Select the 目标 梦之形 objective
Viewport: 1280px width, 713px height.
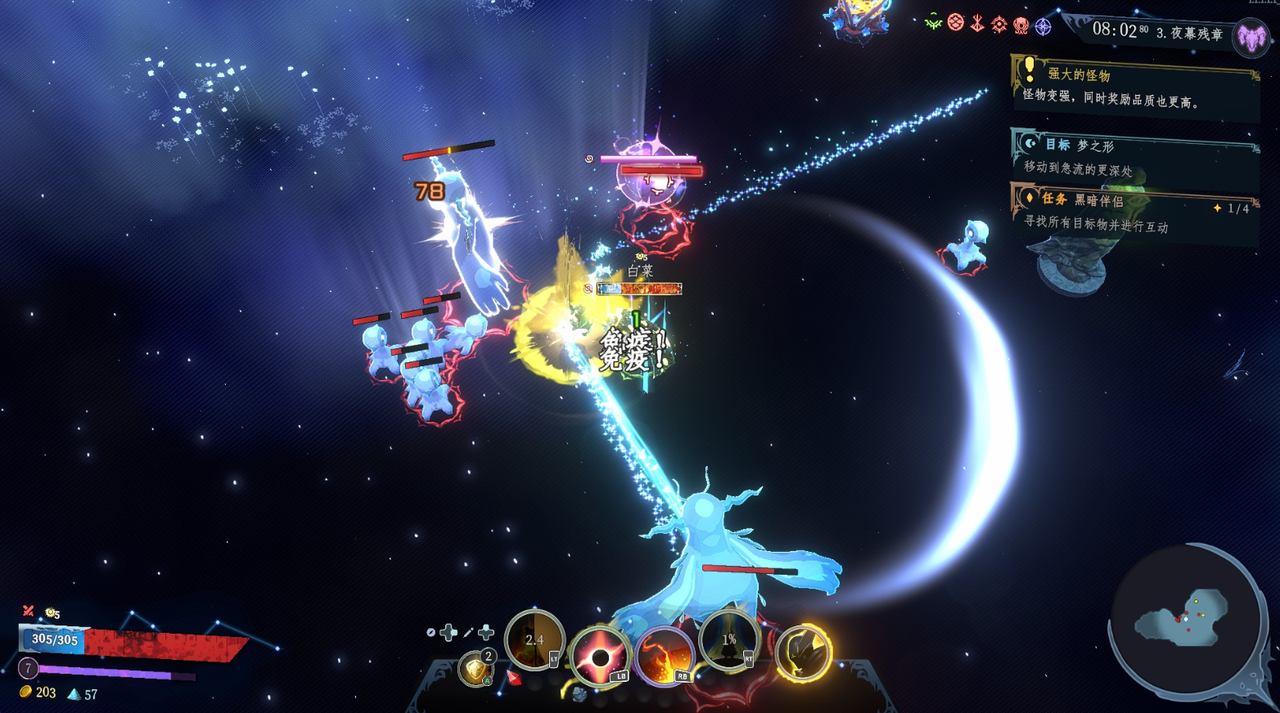point(1135,157)
